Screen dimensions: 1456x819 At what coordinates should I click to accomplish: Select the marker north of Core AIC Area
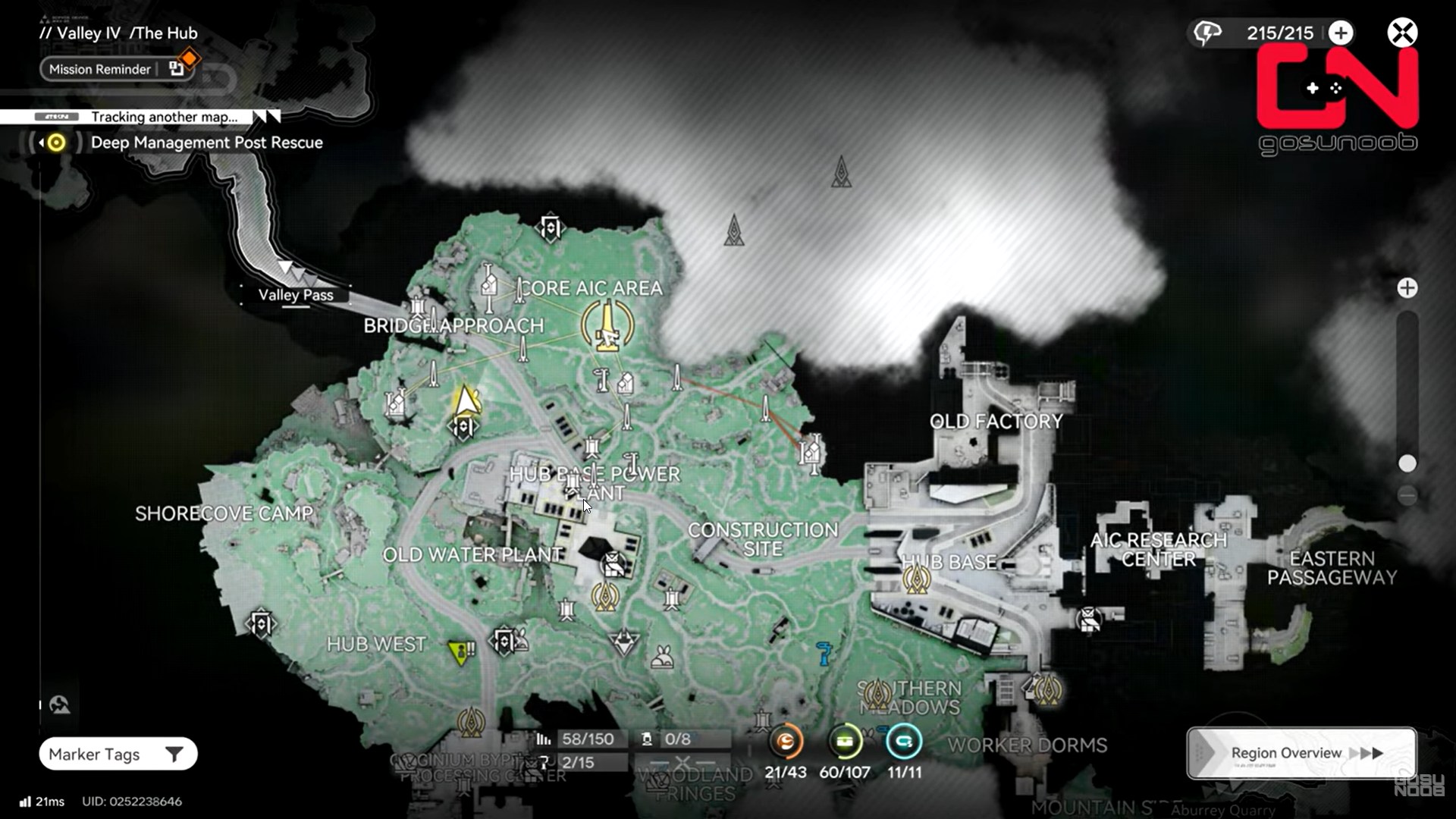(551, 227)
